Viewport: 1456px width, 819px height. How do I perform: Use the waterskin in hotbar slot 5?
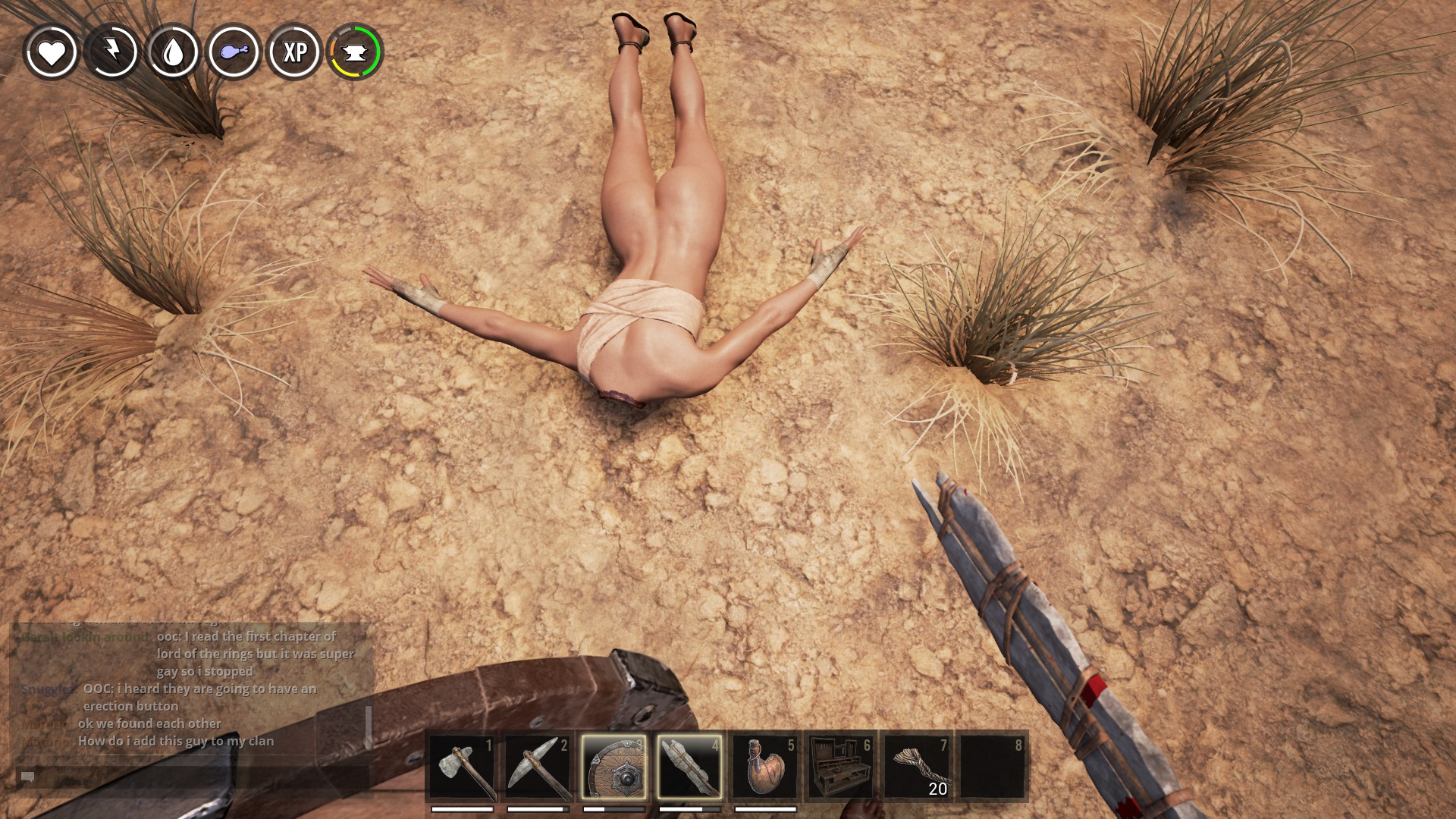(765, 766)
